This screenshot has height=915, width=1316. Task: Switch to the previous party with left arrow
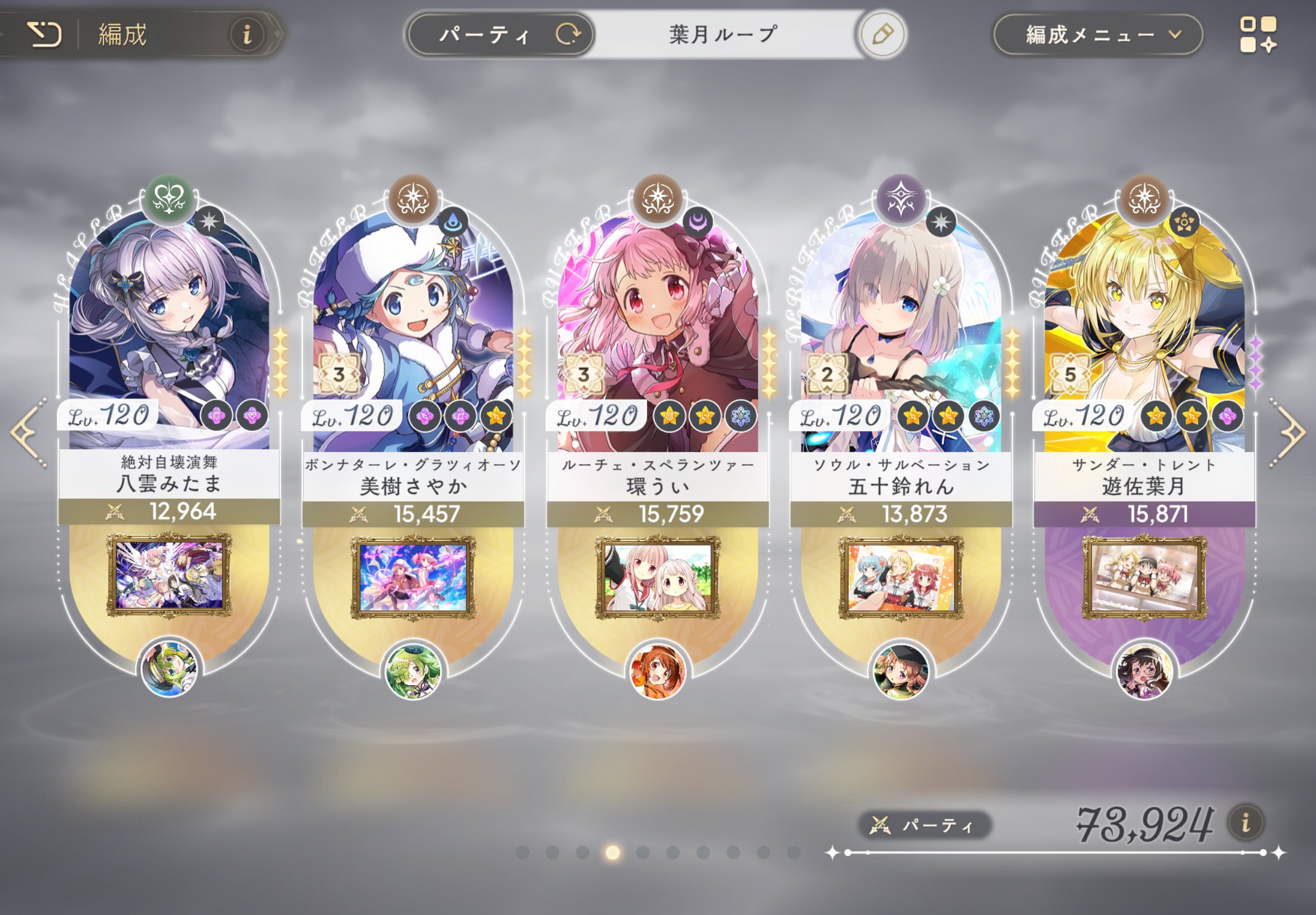27,432
